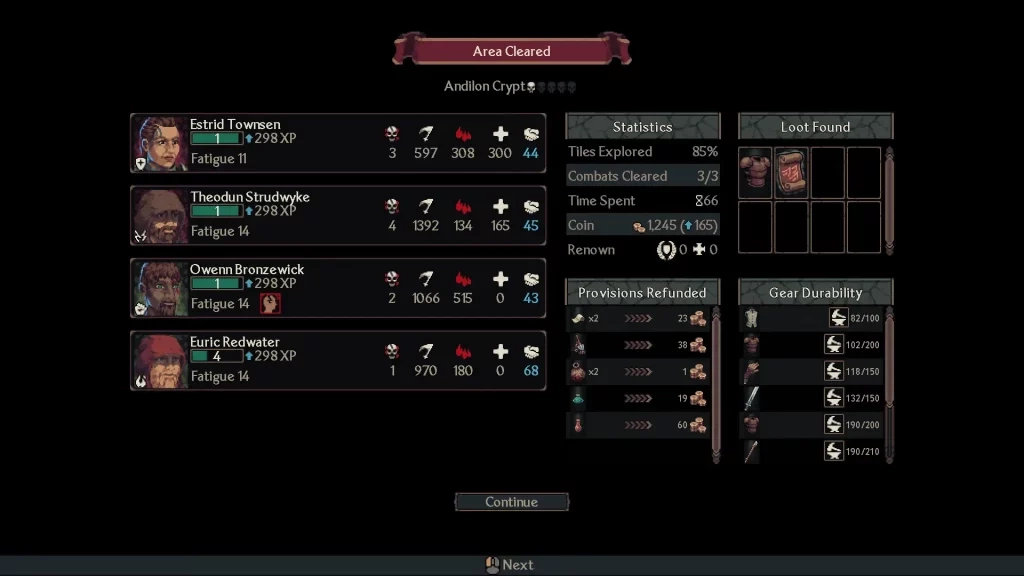
Task: Select the Tiles Explored statistic row
Action: pyautogui.click(x=642, y=152)
